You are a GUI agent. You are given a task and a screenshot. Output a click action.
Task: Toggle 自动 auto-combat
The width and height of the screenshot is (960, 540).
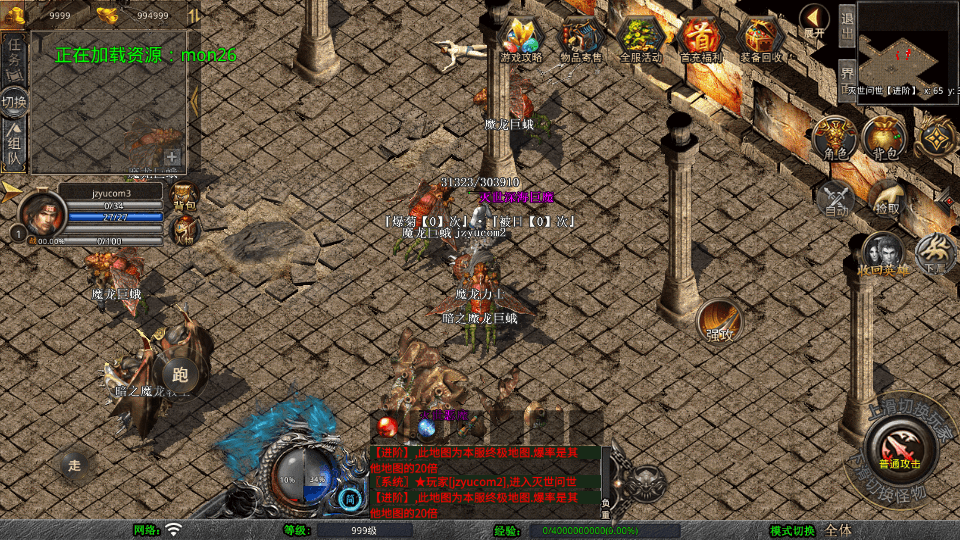836,197
